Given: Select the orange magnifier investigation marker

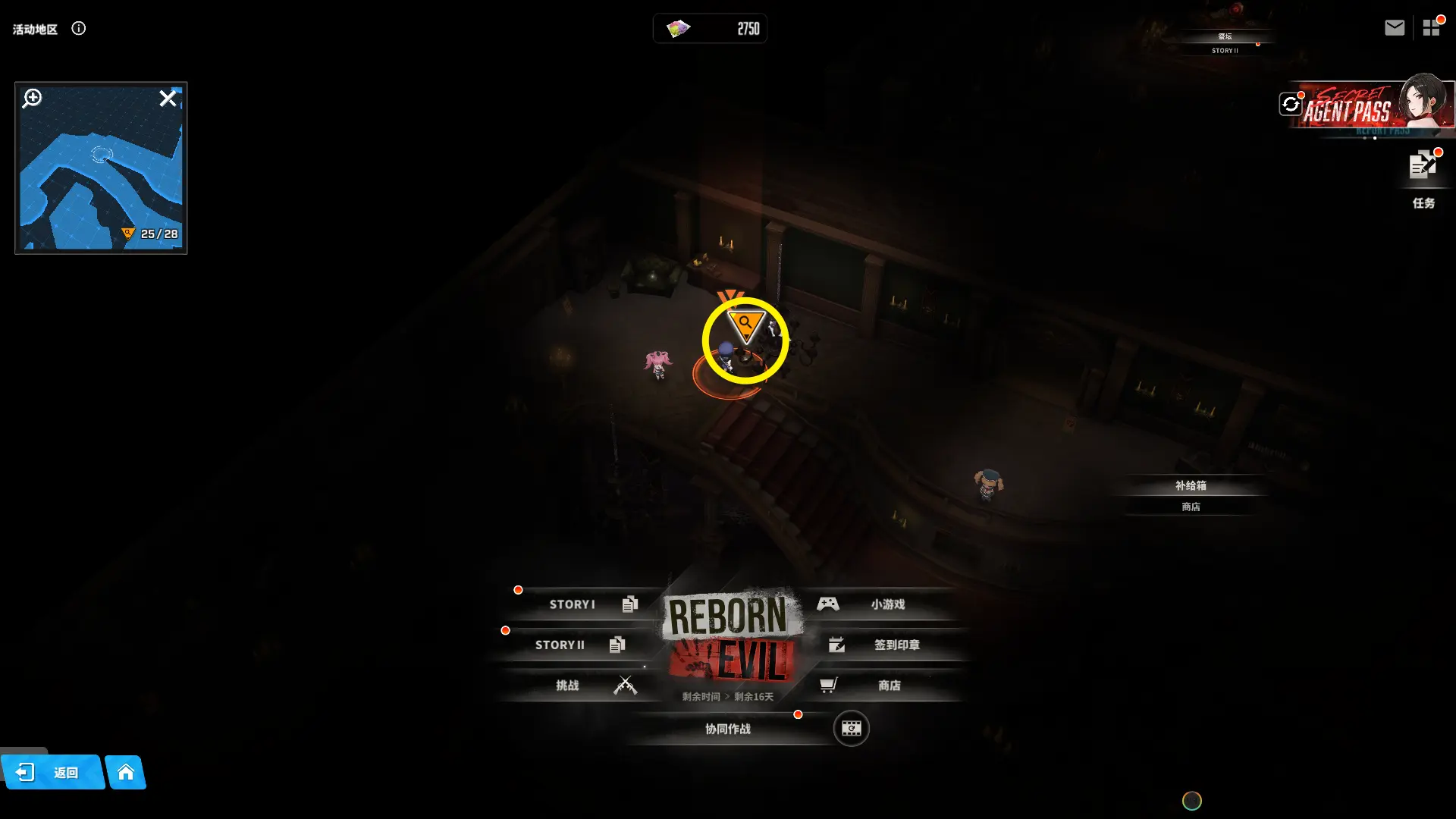Looking at the screenshot, I should point(745,325).
